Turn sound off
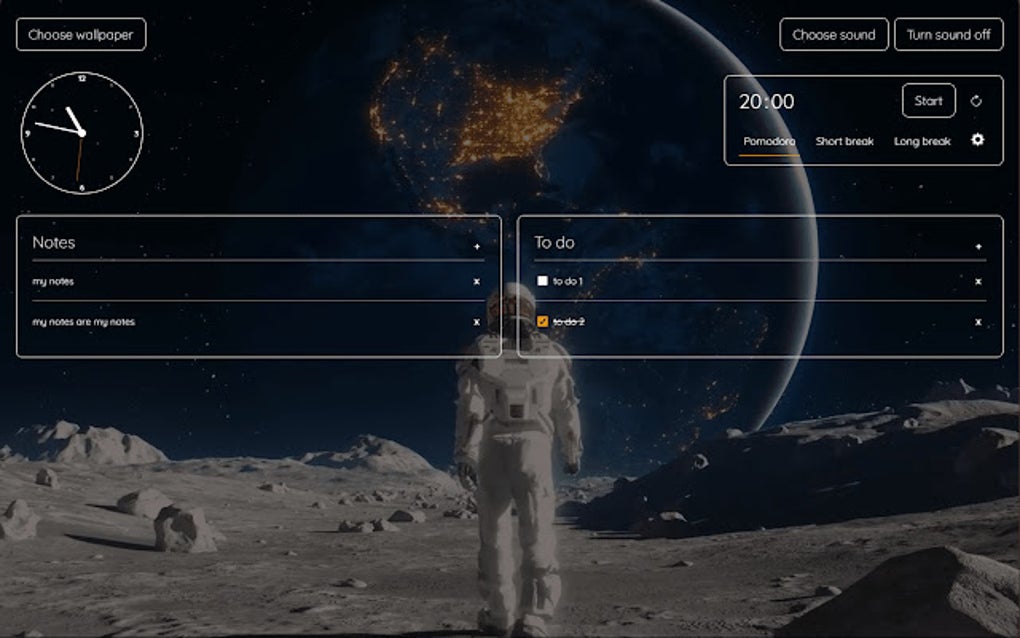Viewport: 1020px width, 638px height. point(948,35)
